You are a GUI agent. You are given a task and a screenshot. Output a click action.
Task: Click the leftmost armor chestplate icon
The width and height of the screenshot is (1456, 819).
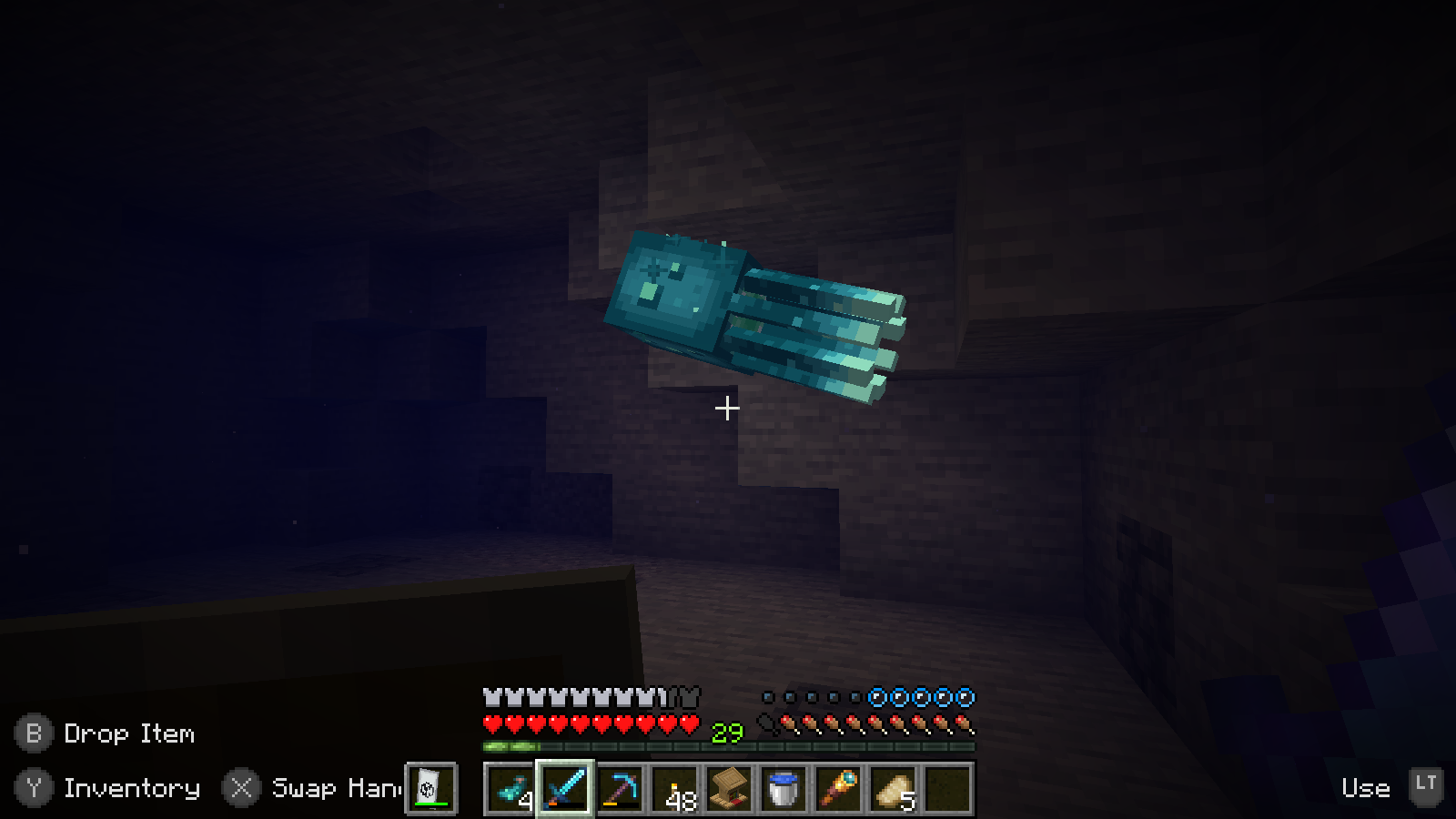[491, 696]
